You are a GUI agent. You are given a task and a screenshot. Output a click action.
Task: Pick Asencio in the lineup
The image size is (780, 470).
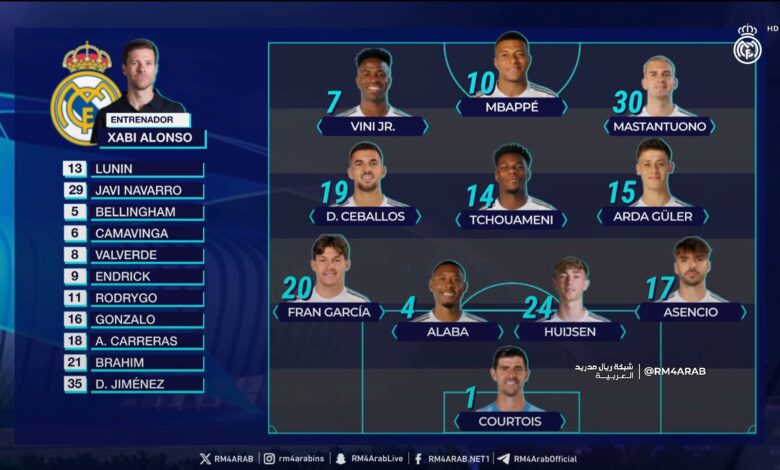pos(690,311)
